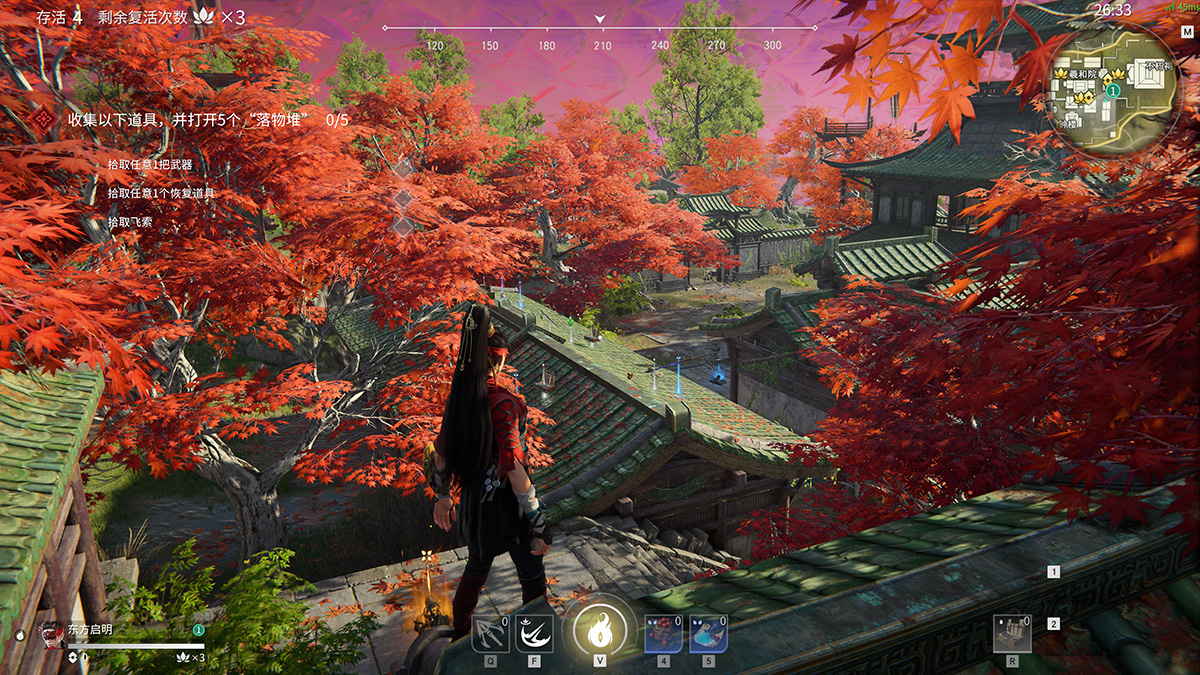
Task: Activate the crescent slash skill icon
Action: 534,633
